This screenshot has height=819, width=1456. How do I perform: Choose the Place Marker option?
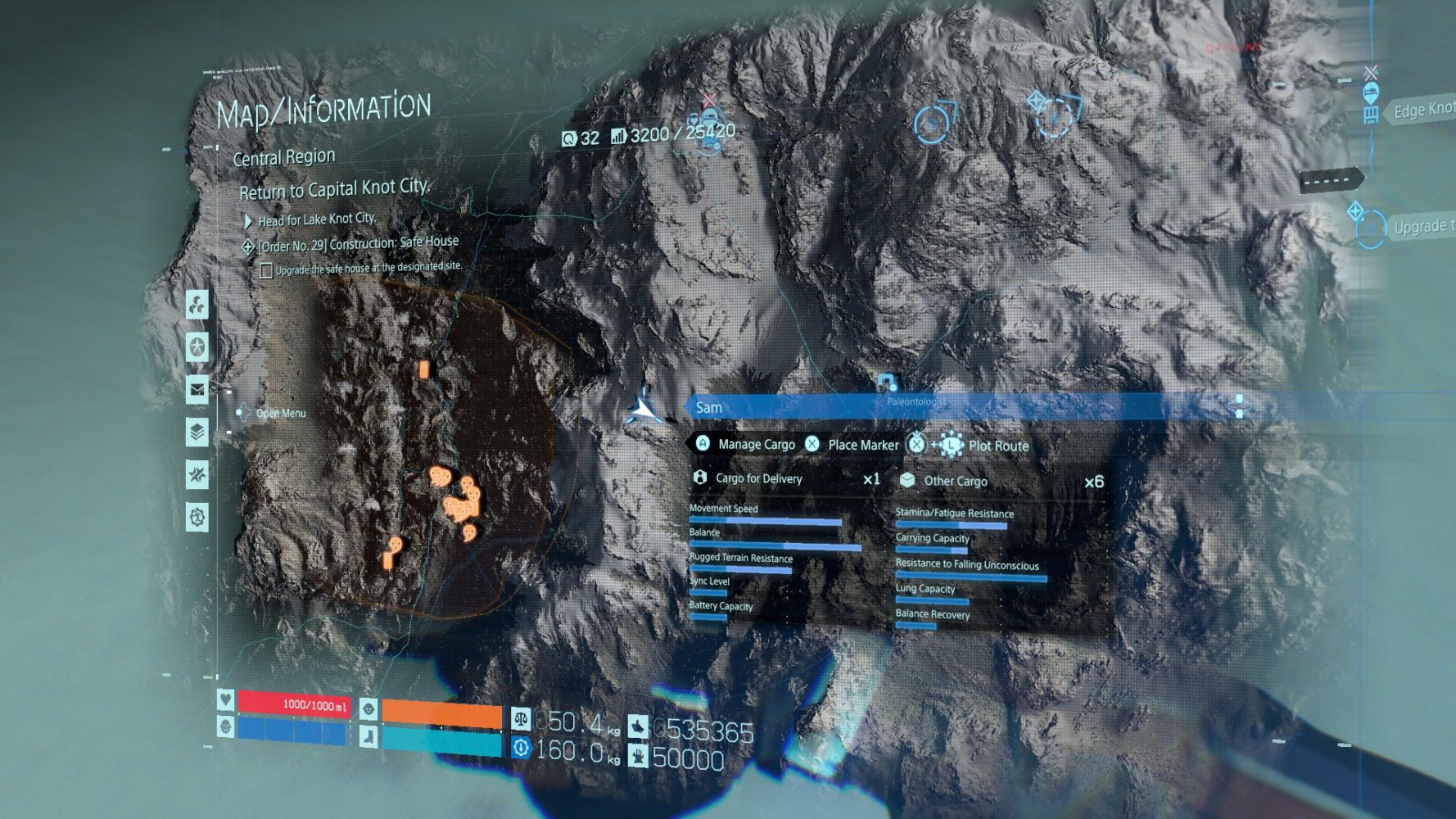[852, 445]
